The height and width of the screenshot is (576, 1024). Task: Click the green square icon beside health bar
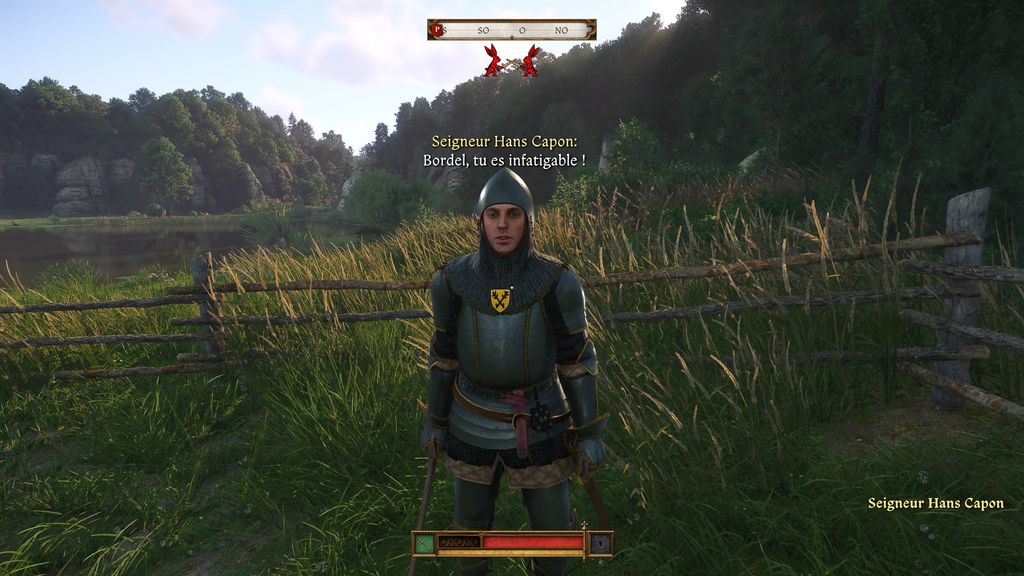click(x=425, y=543)
